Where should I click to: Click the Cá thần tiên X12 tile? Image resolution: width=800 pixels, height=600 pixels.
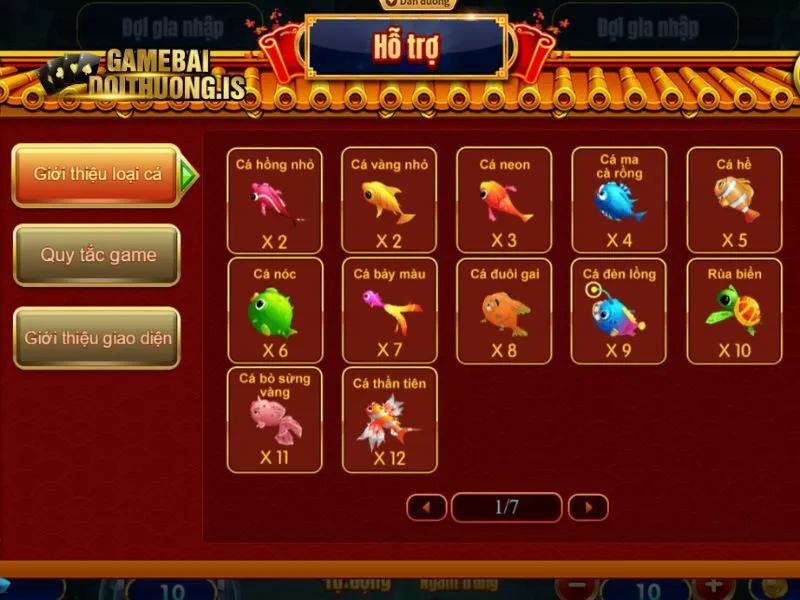coord(389,419)
